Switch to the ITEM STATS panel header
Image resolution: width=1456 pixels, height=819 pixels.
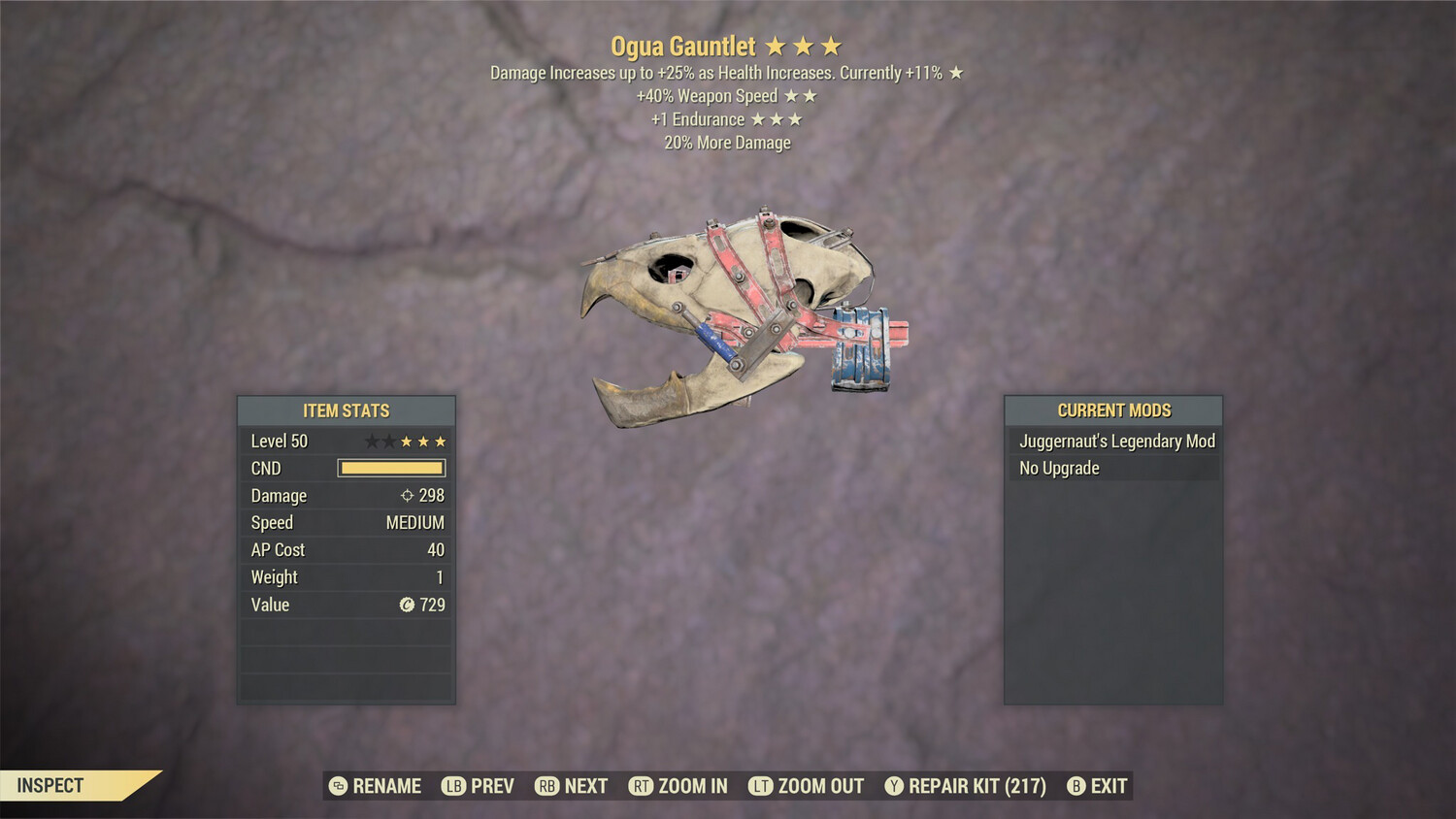(x=346, y=410)
